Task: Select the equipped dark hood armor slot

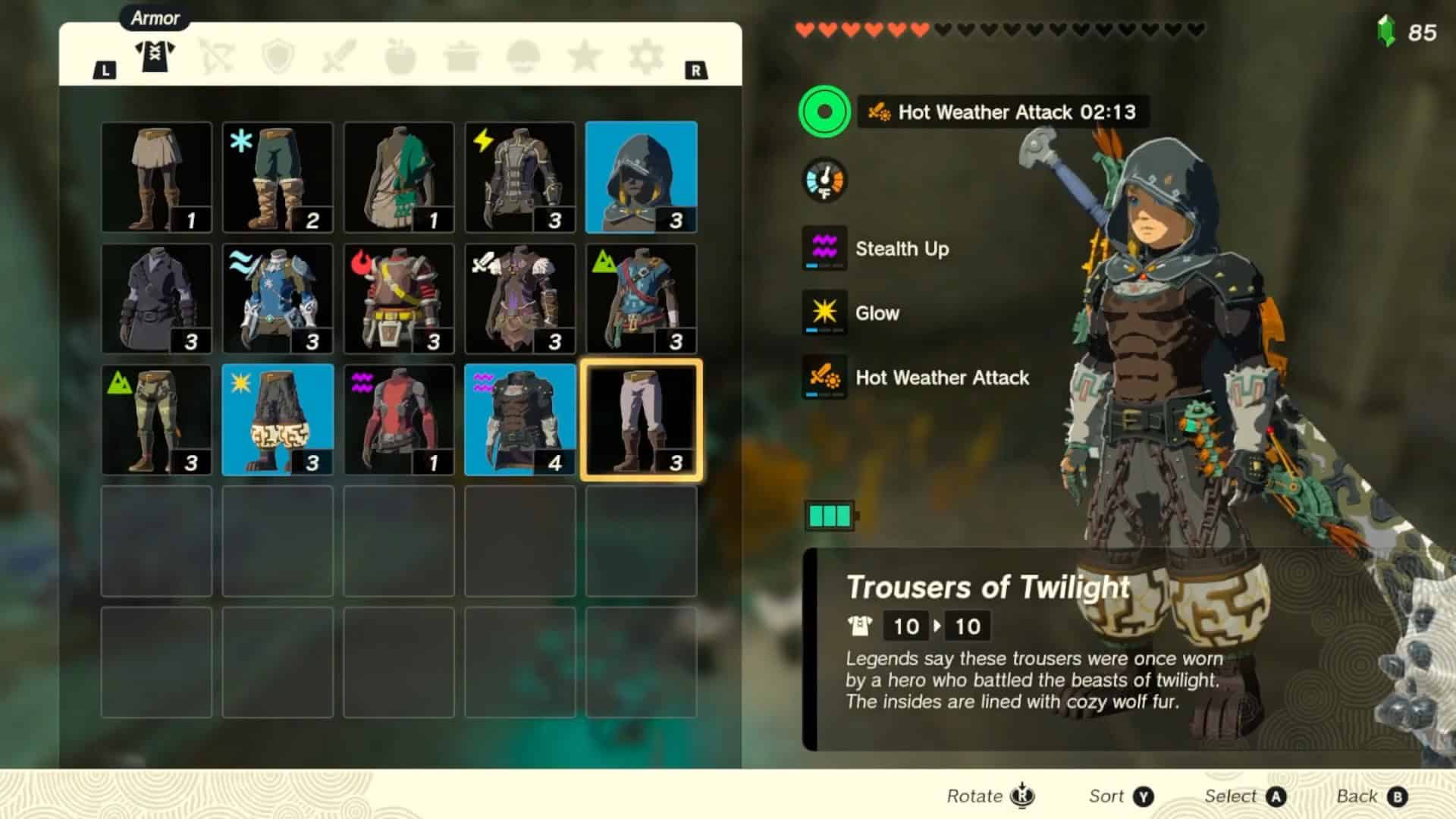Action: [641, 177]
